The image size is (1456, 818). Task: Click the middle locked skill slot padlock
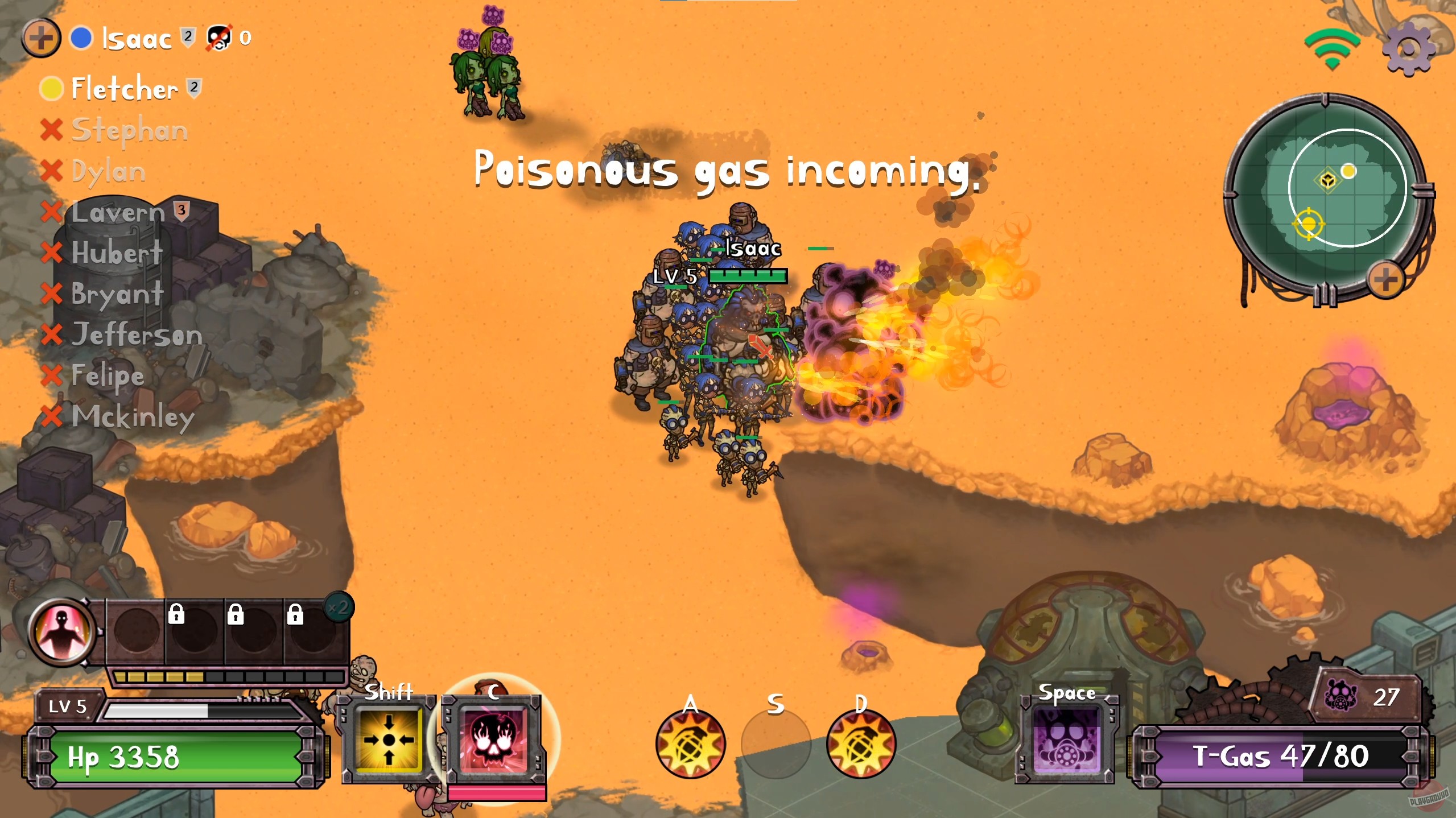point(236,614)
